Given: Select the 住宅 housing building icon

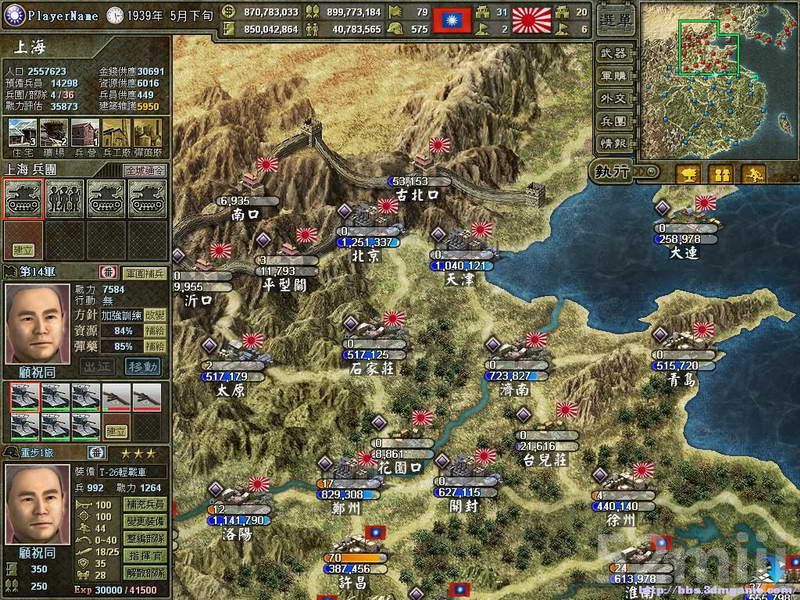Looking at the screenshot, I should 22,132.
